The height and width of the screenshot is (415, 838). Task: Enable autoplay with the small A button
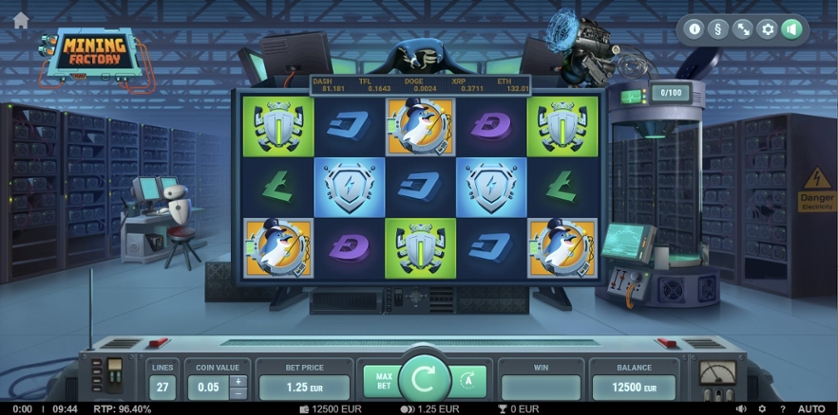(x=469, y=381)
